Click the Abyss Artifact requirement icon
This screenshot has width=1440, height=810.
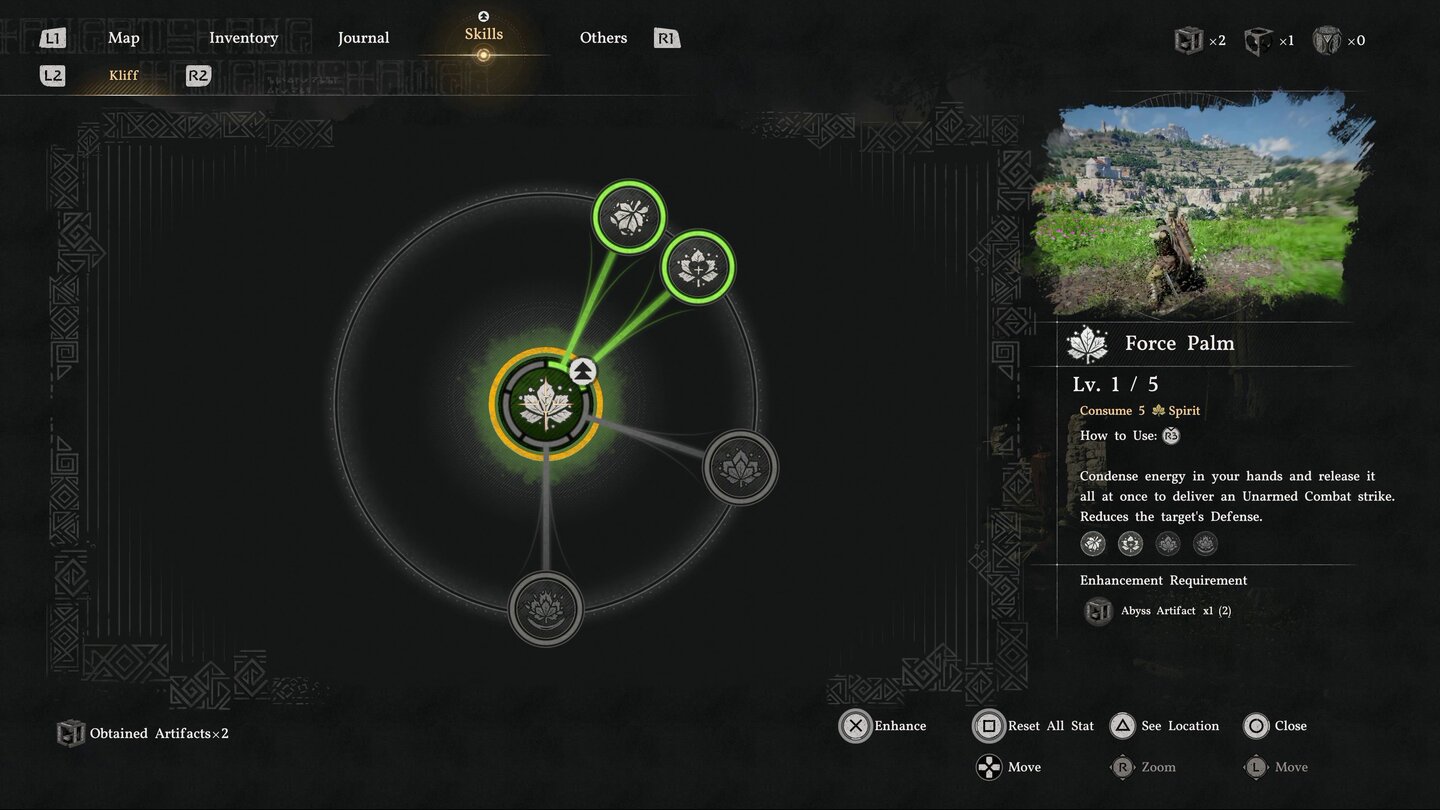1098,611
